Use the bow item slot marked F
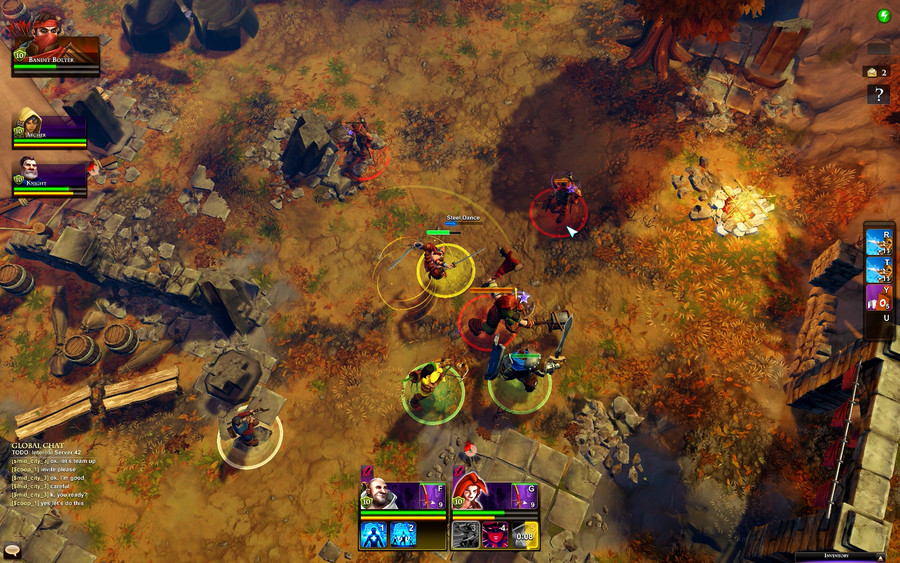 coord(432,495)
